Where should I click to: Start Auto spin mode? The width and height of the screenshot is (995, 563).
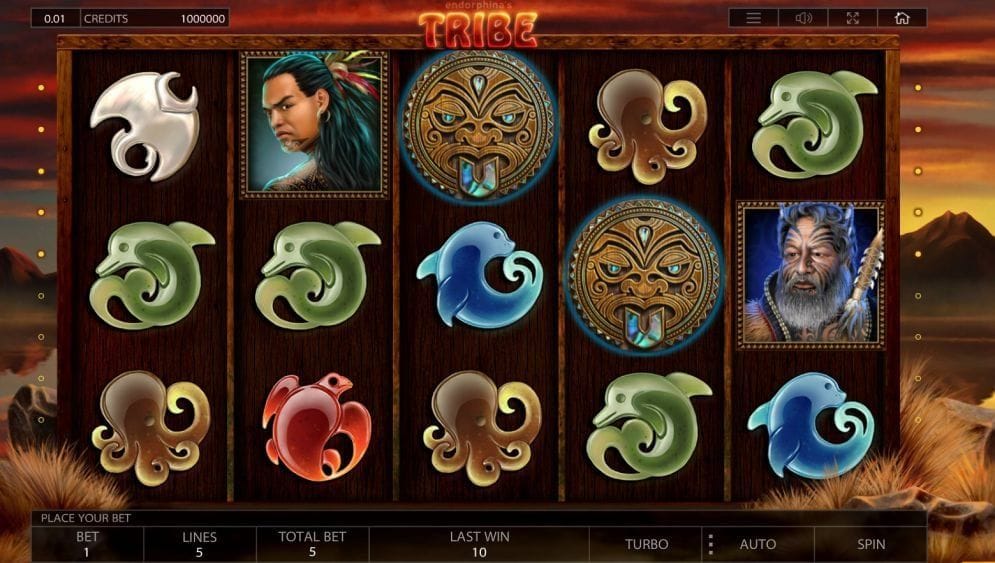coord(757,544)
